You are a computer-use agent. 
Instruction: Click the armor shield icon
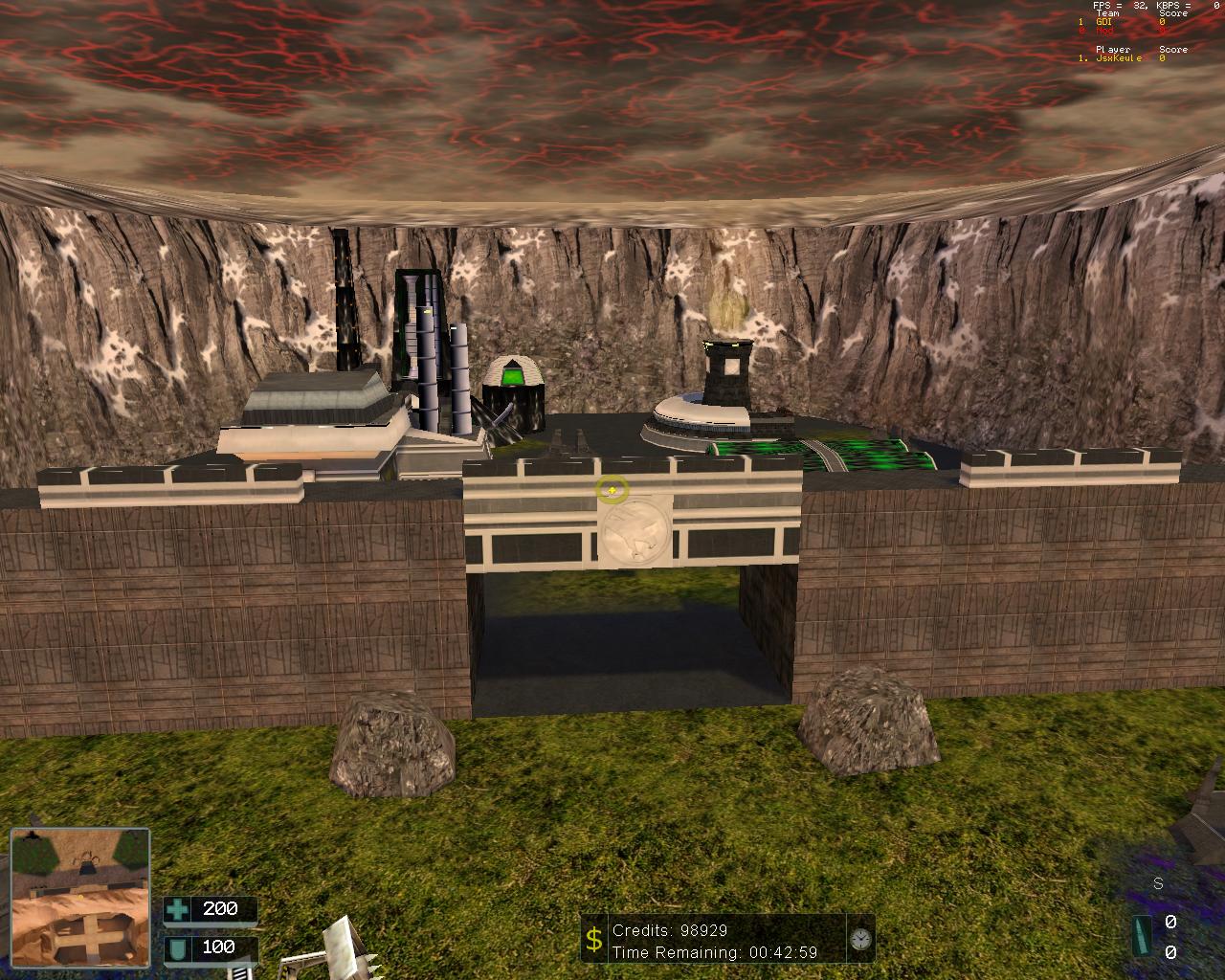point(177,948)
